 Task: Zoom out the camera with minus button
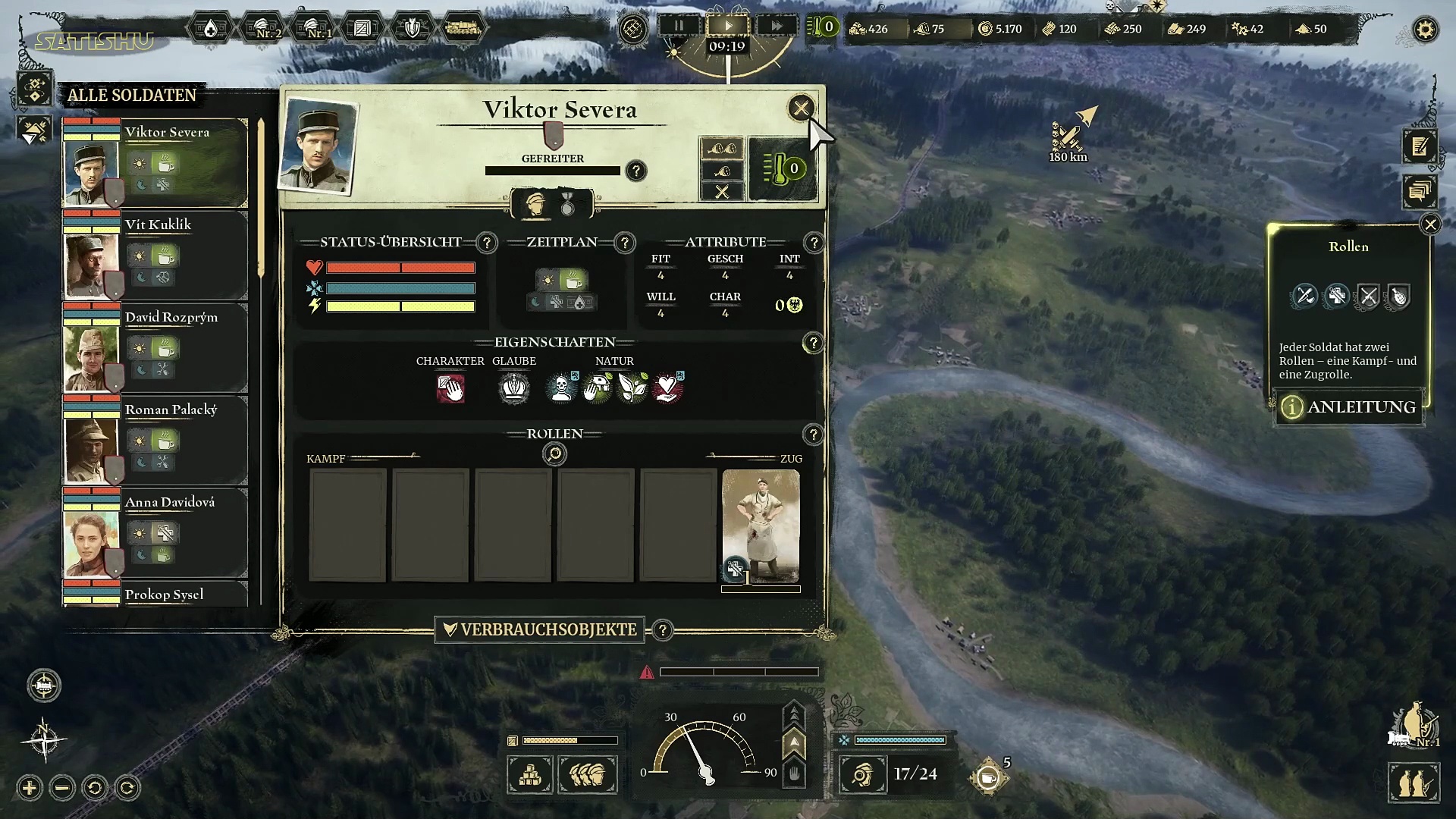pos(62,788)
